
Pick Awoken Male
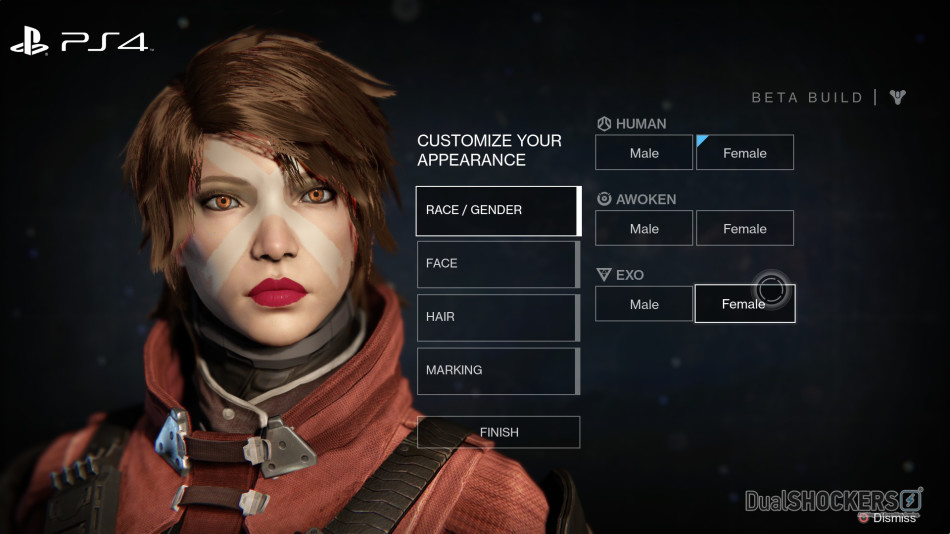tap(644, 228)
